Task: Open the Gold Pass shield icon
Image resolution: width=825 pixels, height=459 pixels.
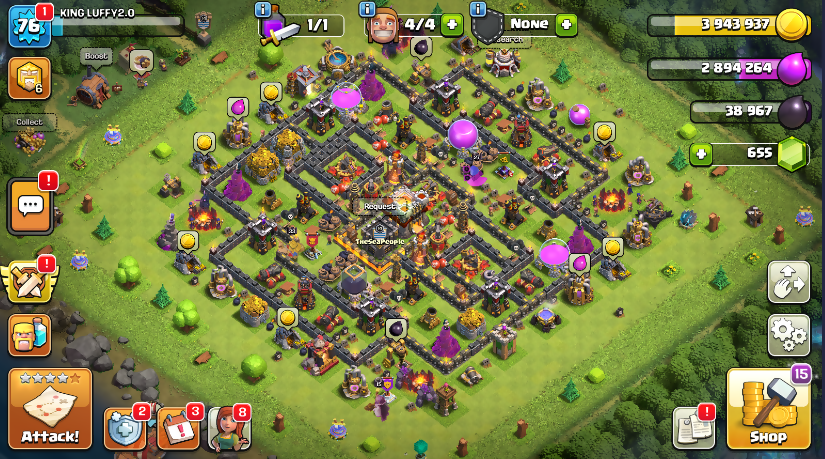Action: click(x=30, y=78)
